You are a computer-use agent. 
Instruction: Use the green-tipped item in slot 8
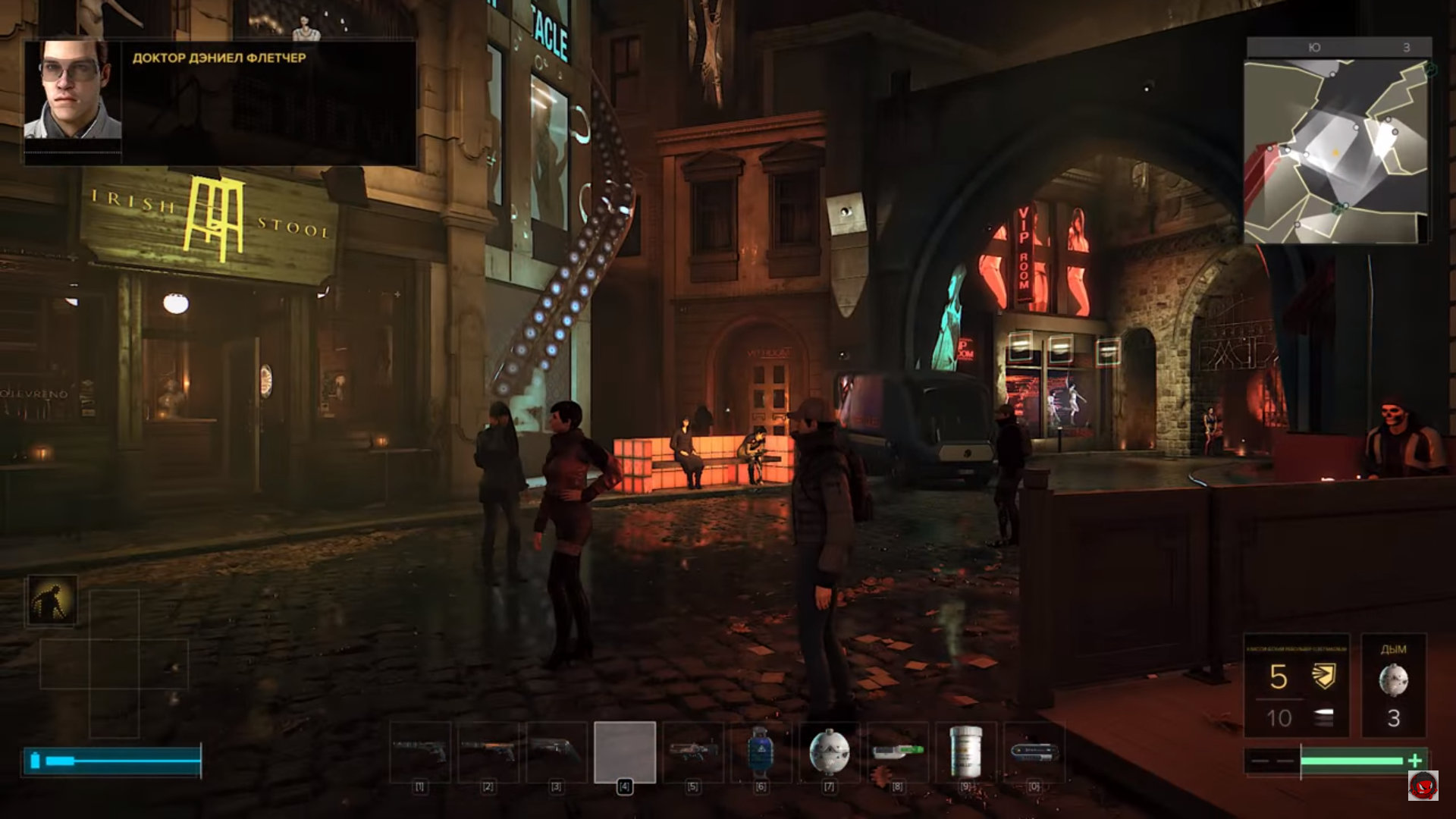[898, 752]
